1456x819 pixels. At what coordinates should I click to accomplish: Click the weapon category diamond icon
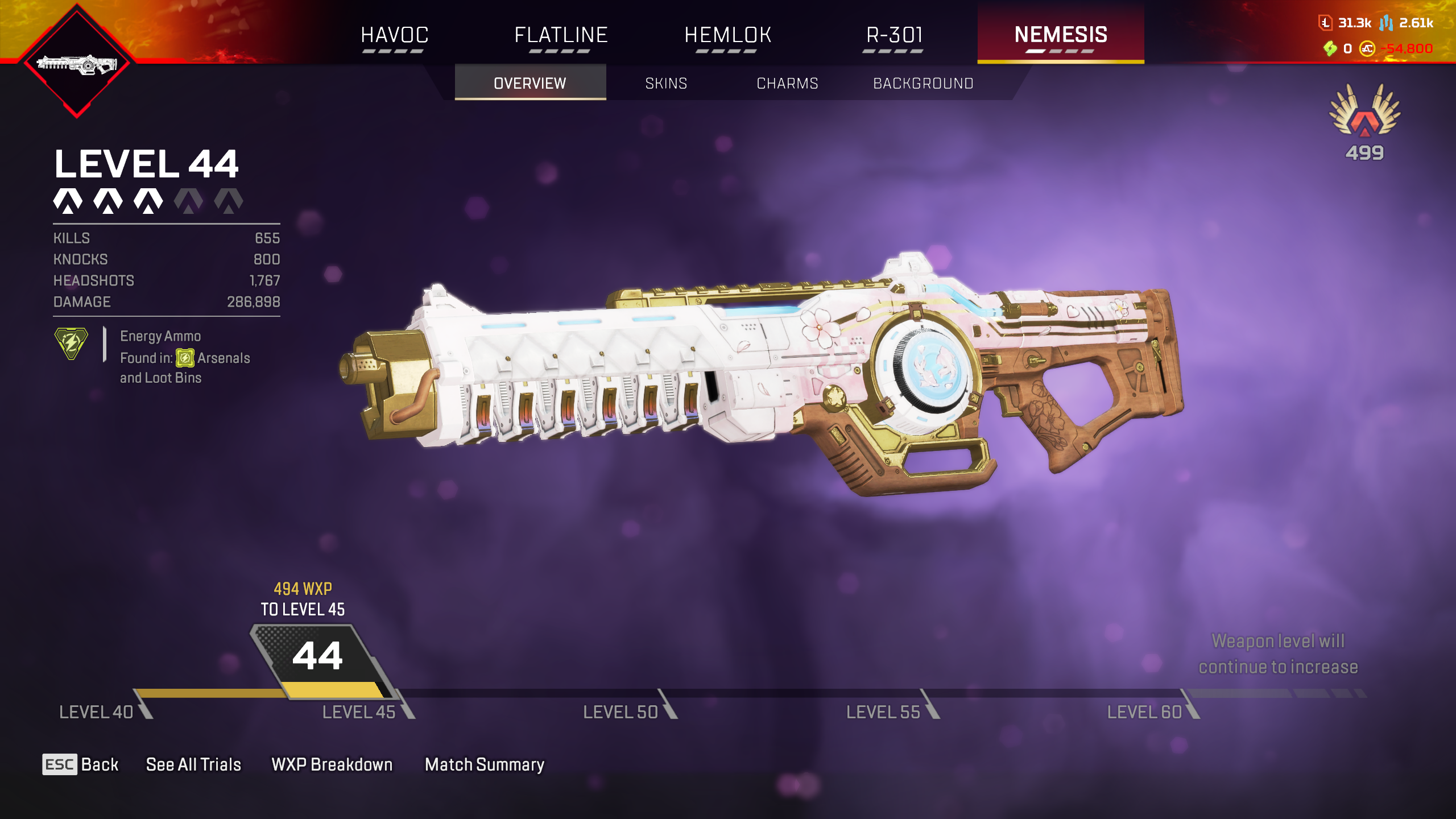click(77, 63)
